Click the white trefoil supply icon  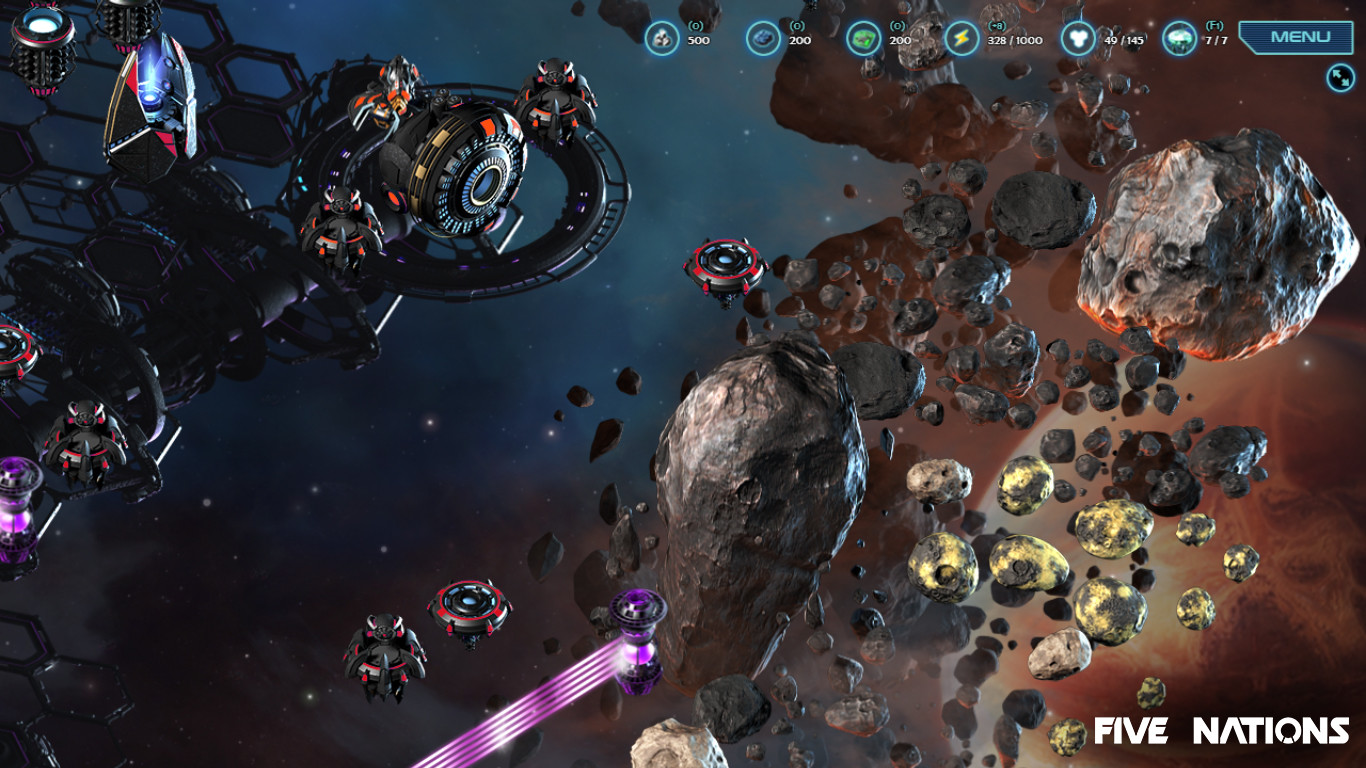point(1078,39)
